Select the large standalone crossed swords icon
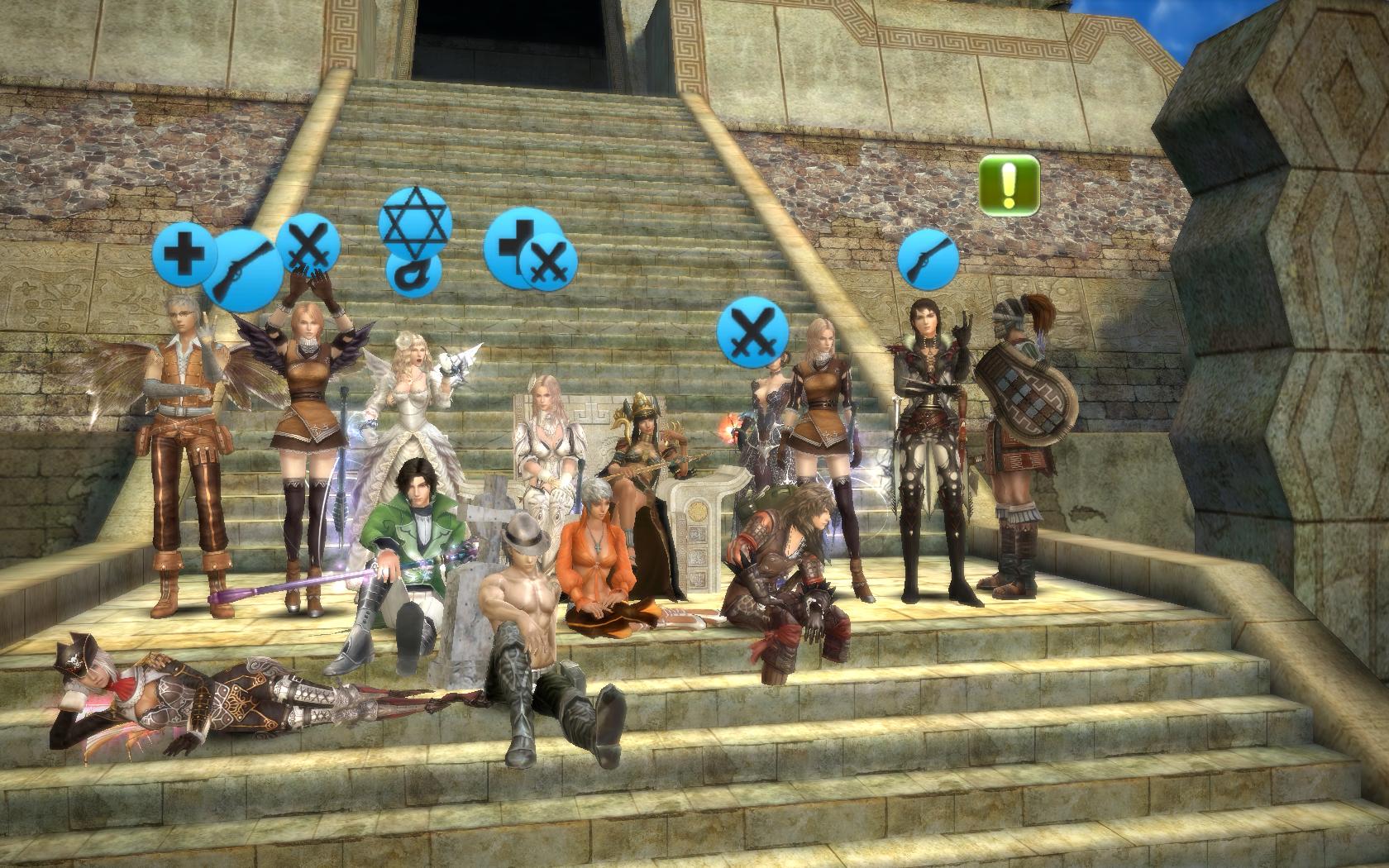 coord(750,331)
